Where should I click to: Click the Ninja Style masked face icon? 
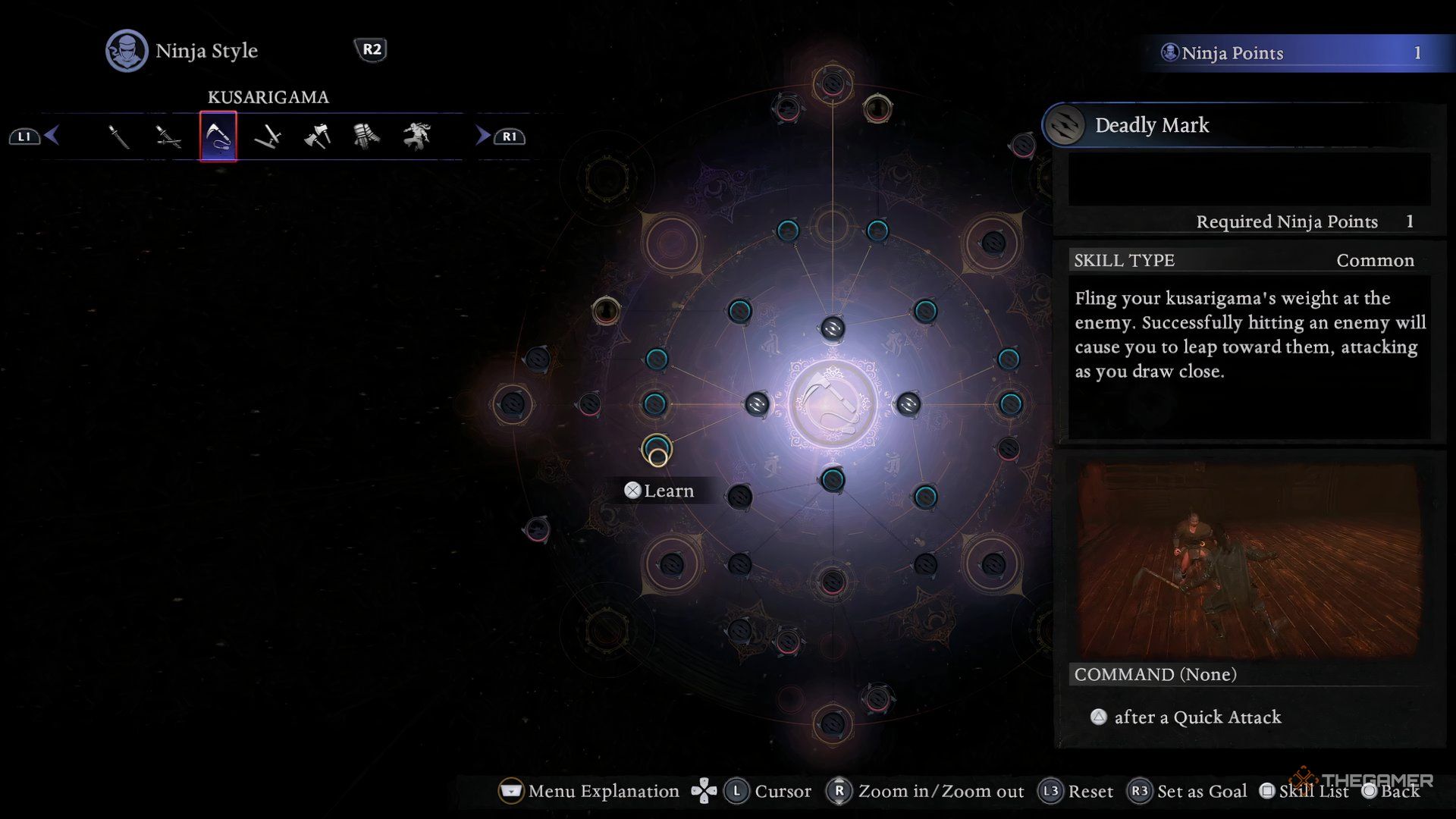point(127,51)
